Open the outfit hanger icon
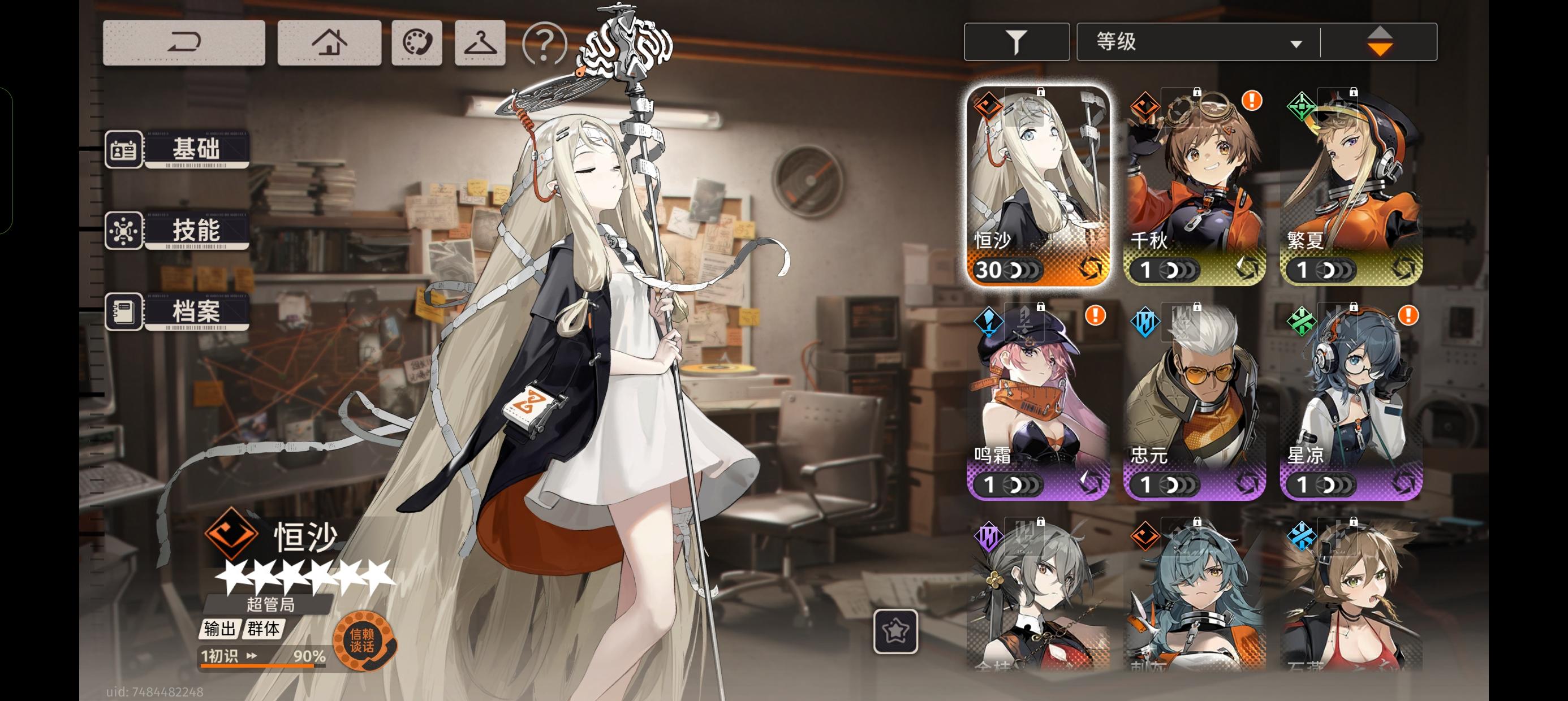 pyautogui.click(x=480, y=42)
